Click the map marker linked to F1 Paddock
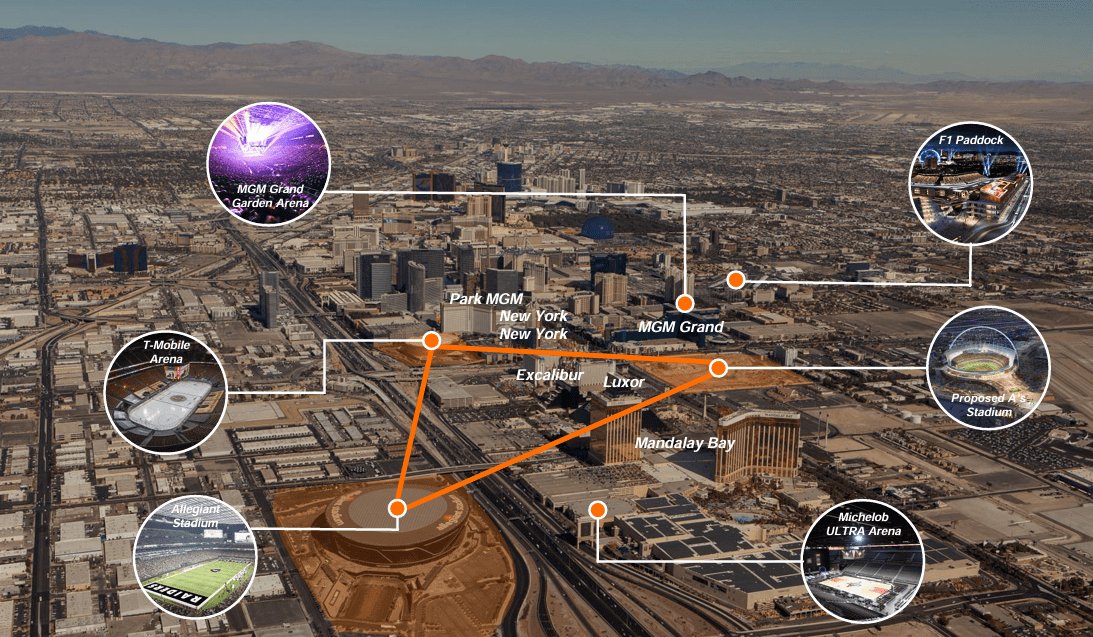The height and width of the screenshot is (637, 1093). click(x=735, y=280)
